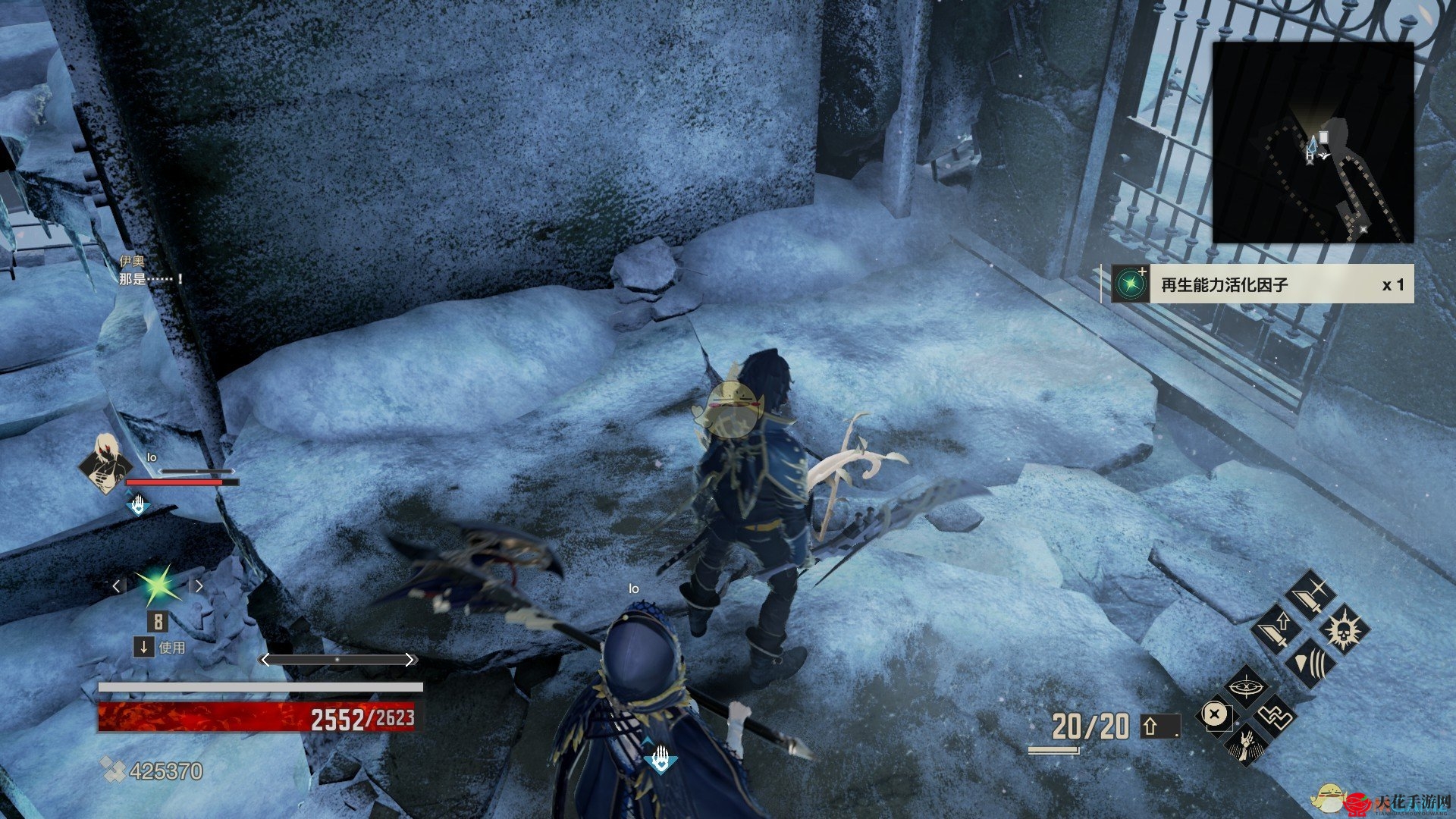Activate the eye crosshair gift icon
The width and height of the screenshot is (1456, 819).
pos(1246,687)
